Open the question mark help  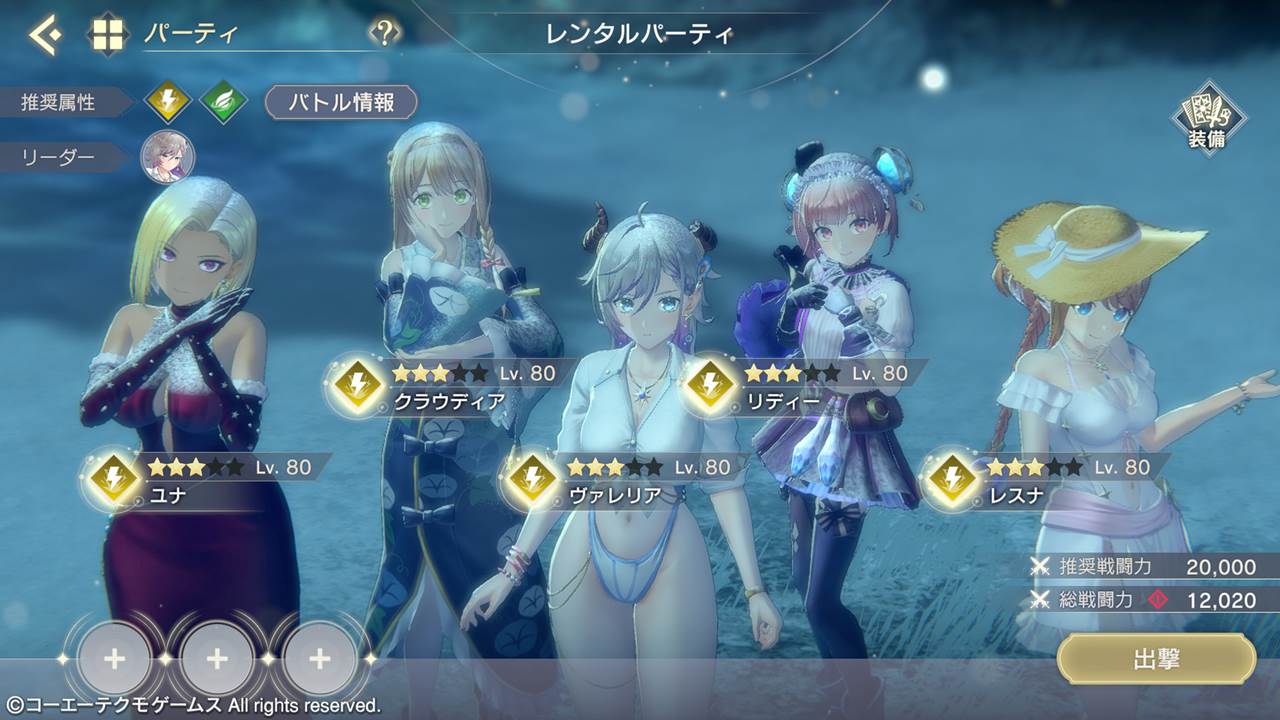point(384,34)
